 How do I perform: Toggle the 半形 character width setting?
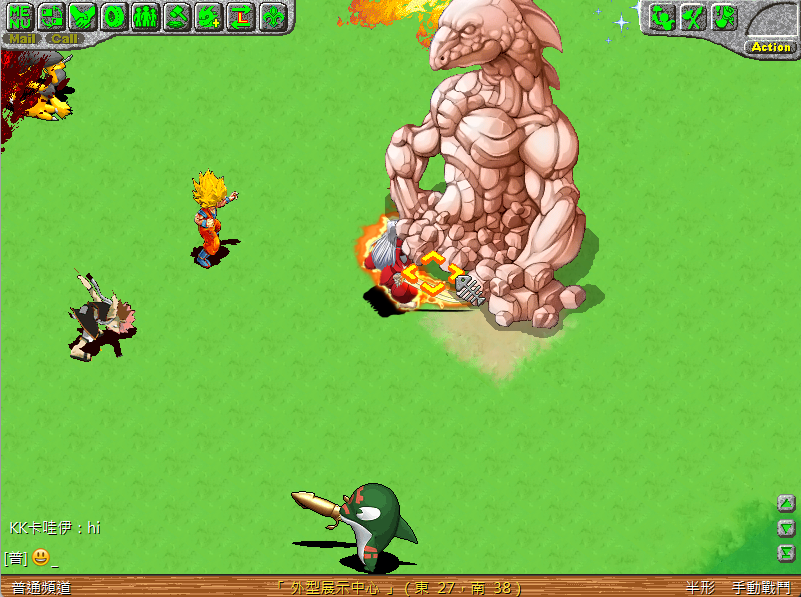pyautogui.click(x=700, y=588)
